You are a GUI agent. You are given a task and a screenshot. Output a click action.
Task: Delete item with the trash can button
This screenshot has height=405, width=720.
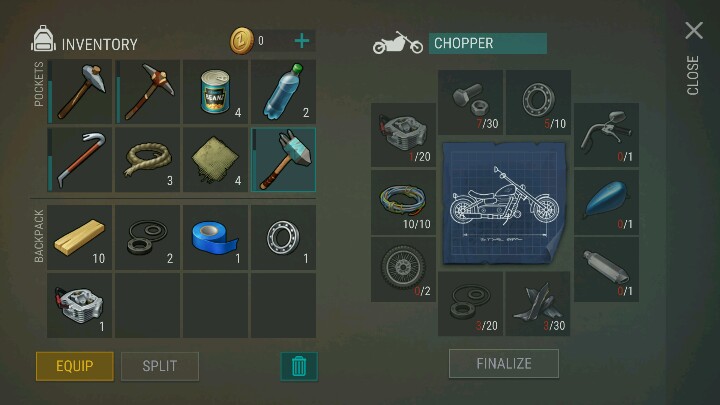pos(298,366)
